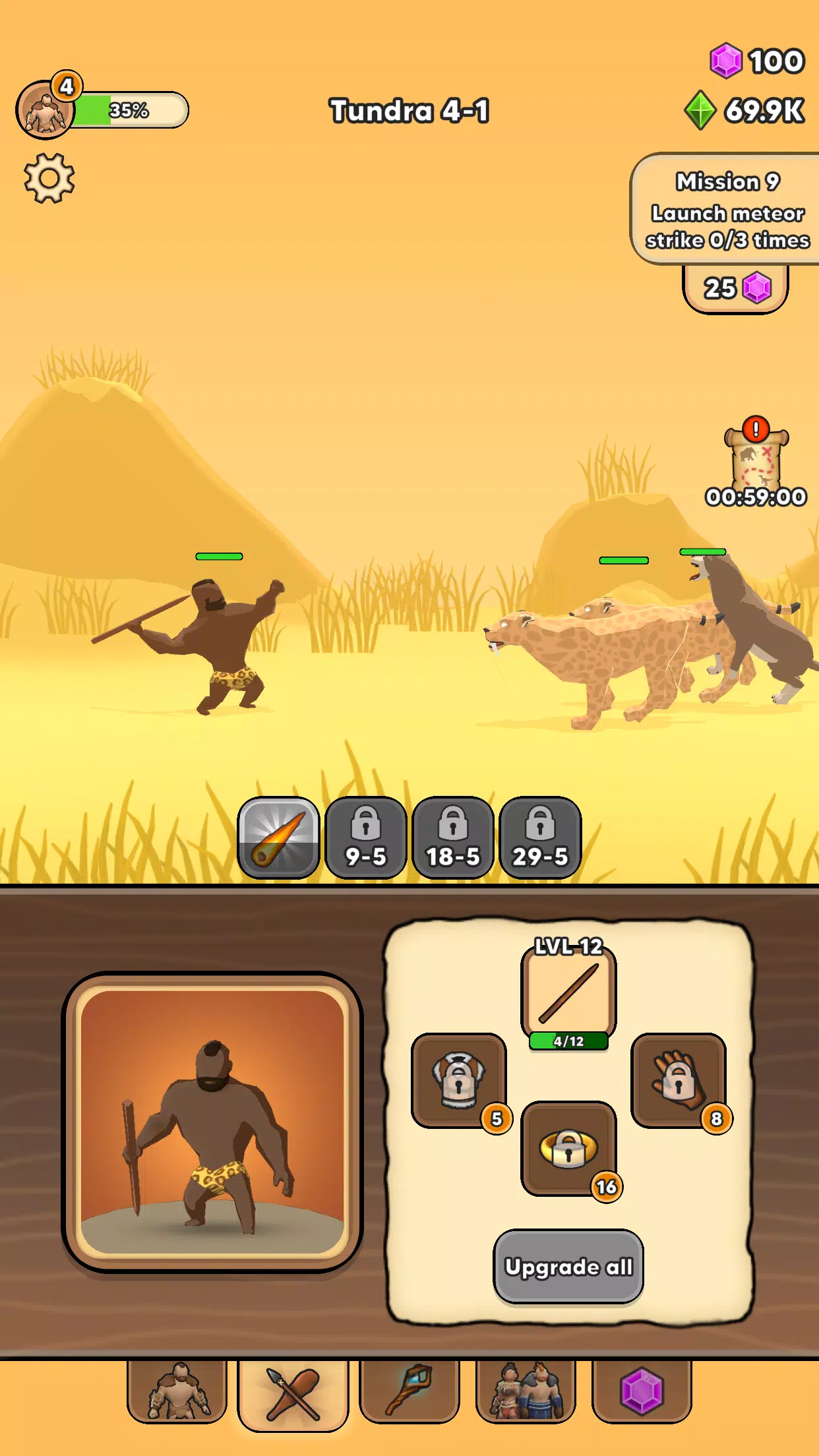
Task: Tap the locked glove equipment slot
Action: pyautogui.click(x=678, y=1080)
